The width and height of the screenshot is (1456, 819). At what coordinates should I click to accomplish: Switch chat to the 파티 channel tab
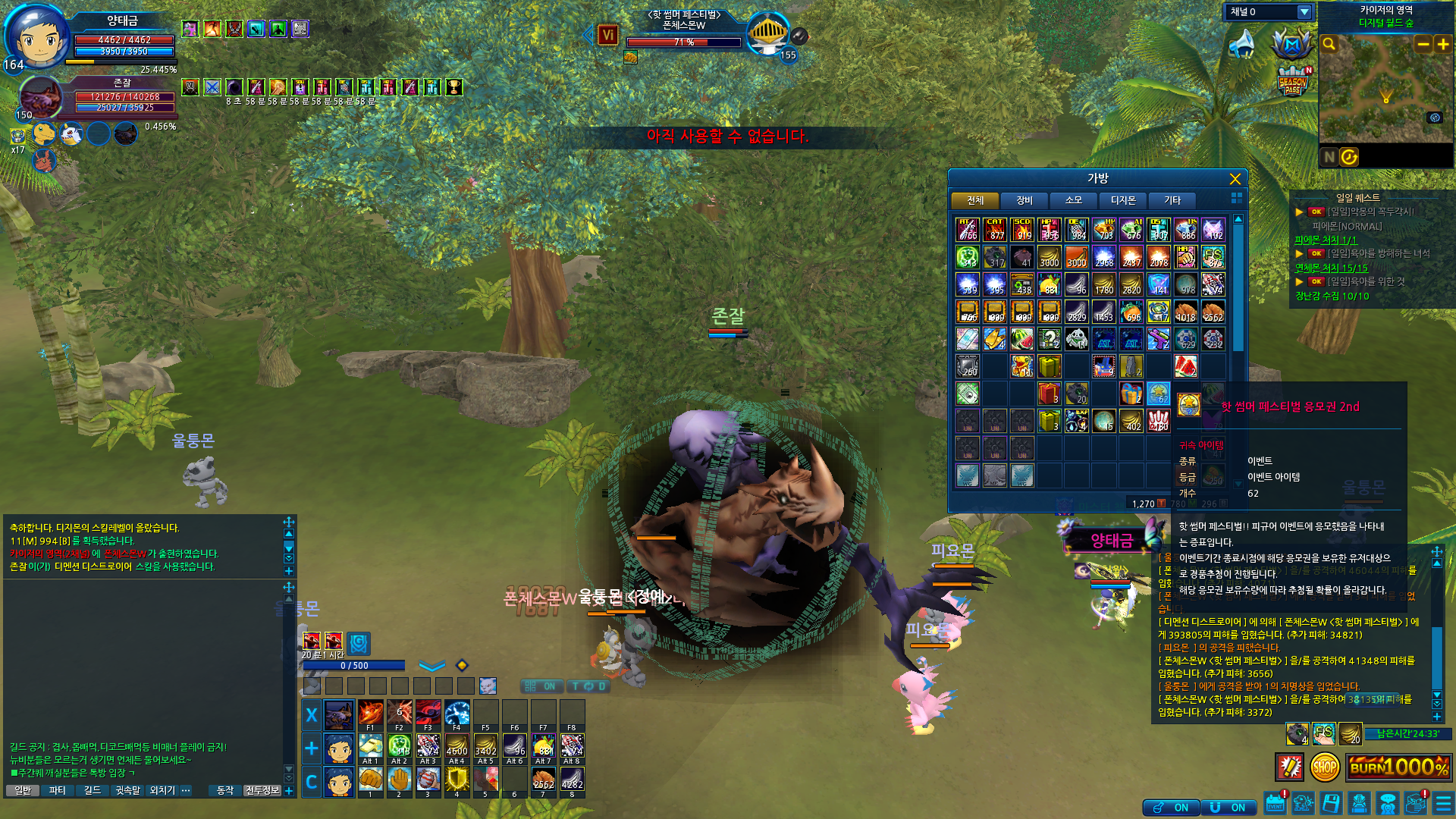click(x=57, y=790)
